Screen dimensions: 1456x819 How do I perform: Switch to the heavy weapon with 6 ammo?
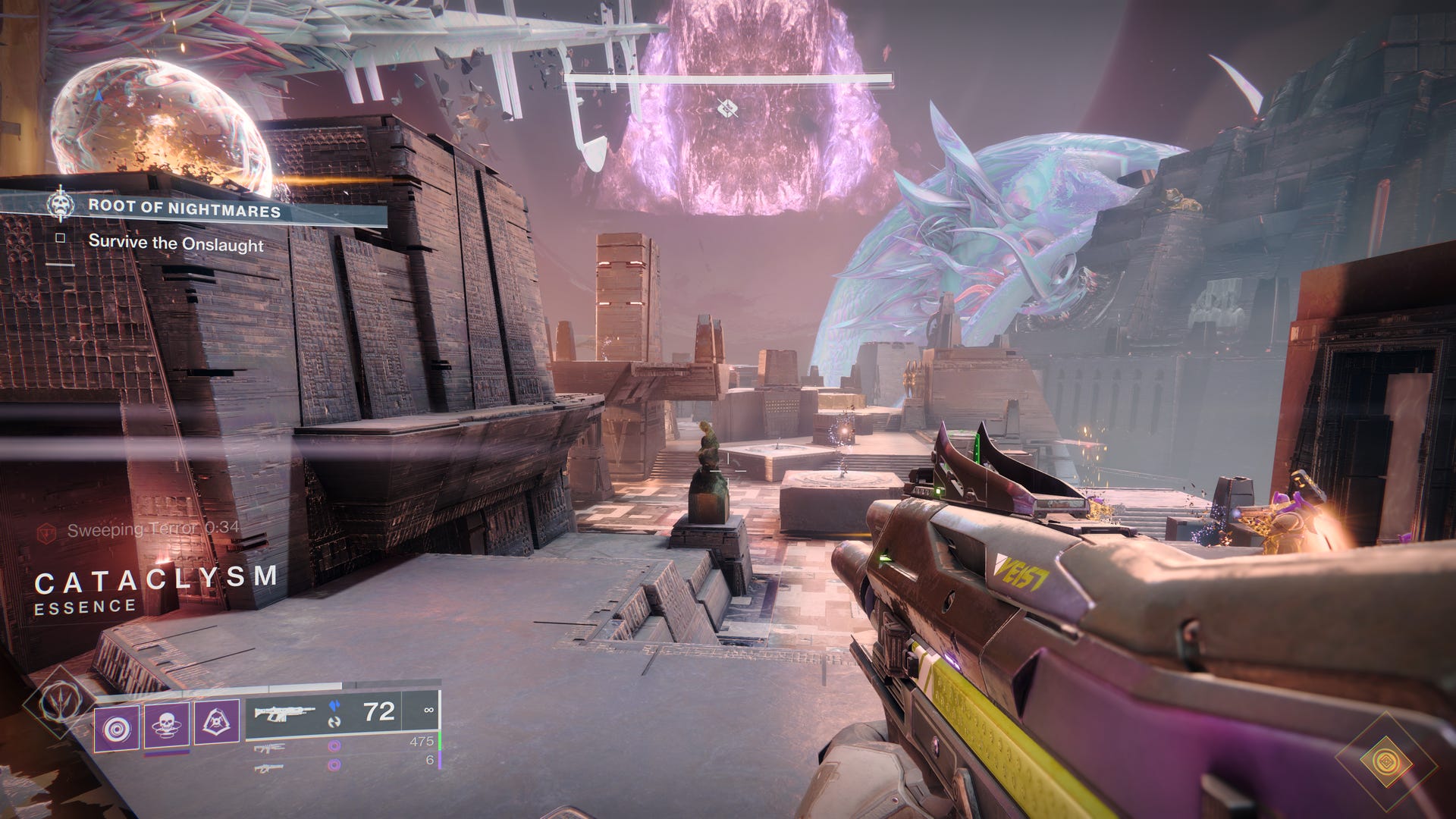coord(270,767)
